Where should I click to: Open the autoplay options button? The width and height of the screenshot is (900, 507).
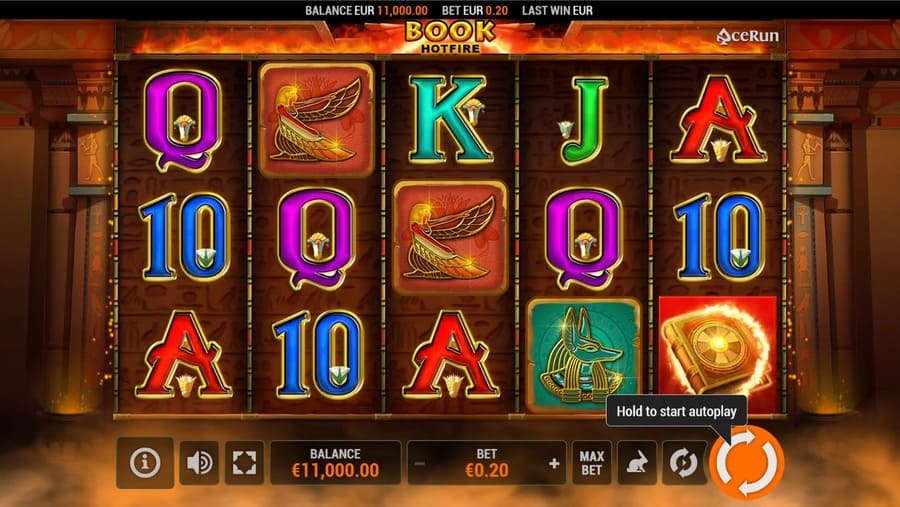pos(683,463)
